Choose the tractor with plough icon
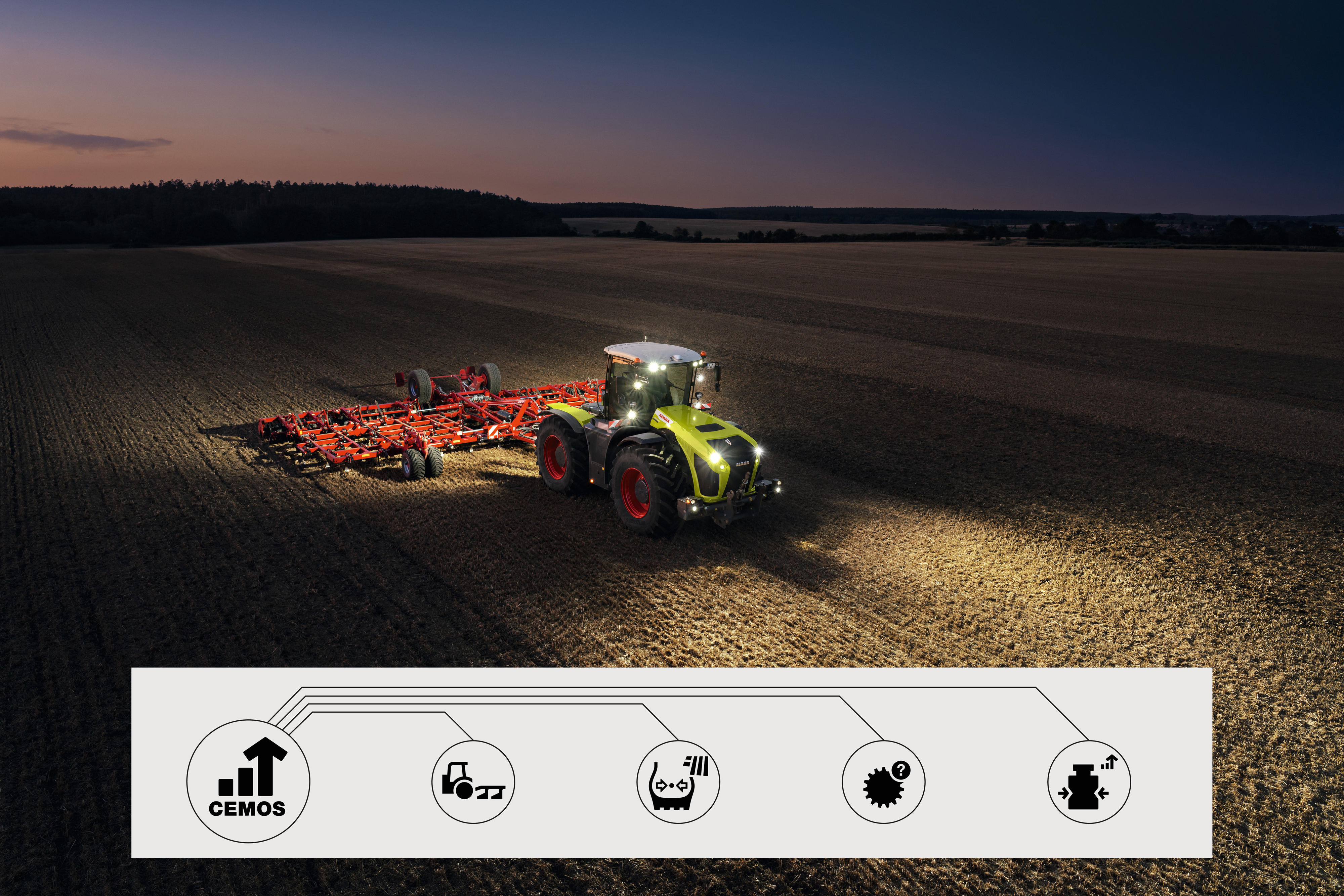The image size is (1344, 896). (473, 782)
